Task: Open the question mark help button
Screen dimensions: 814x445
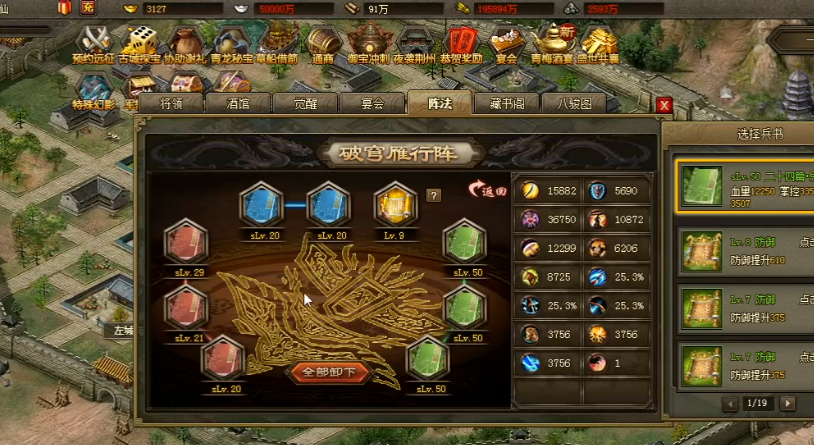Action: click(x=433, y=195)
